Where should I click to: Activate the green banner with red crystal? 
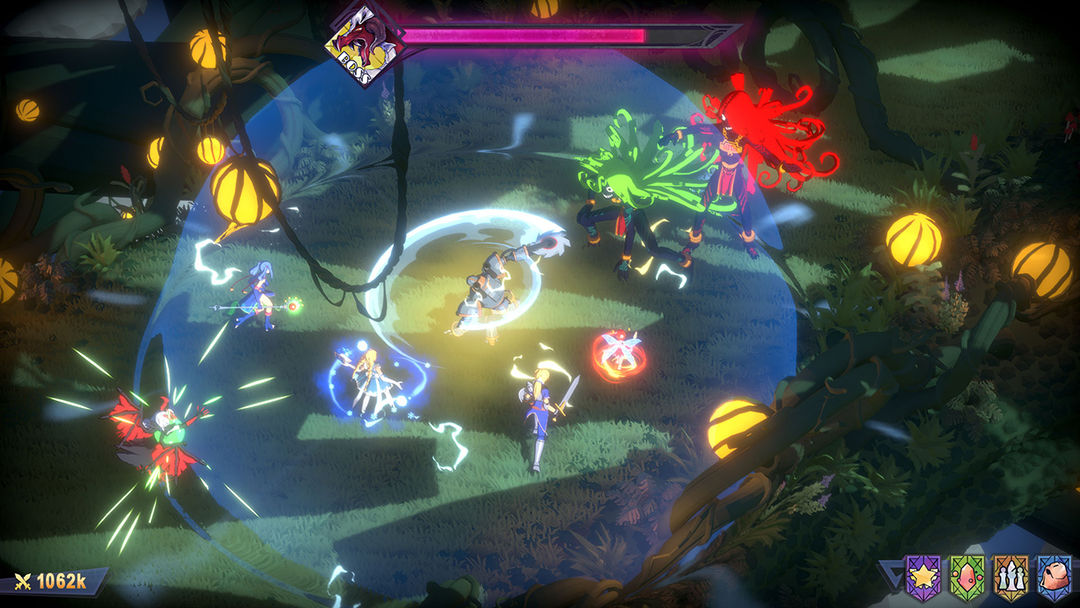click(965, 577)
